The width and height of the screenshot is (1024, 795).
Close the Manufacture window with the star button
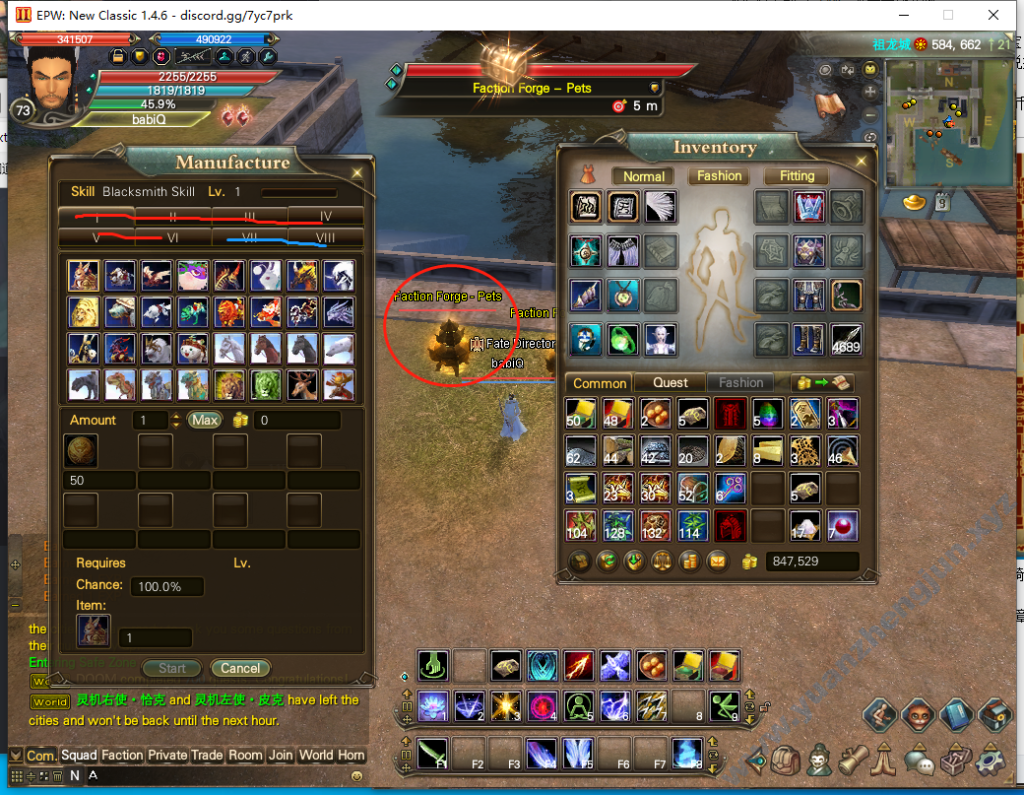coord(357,172)
